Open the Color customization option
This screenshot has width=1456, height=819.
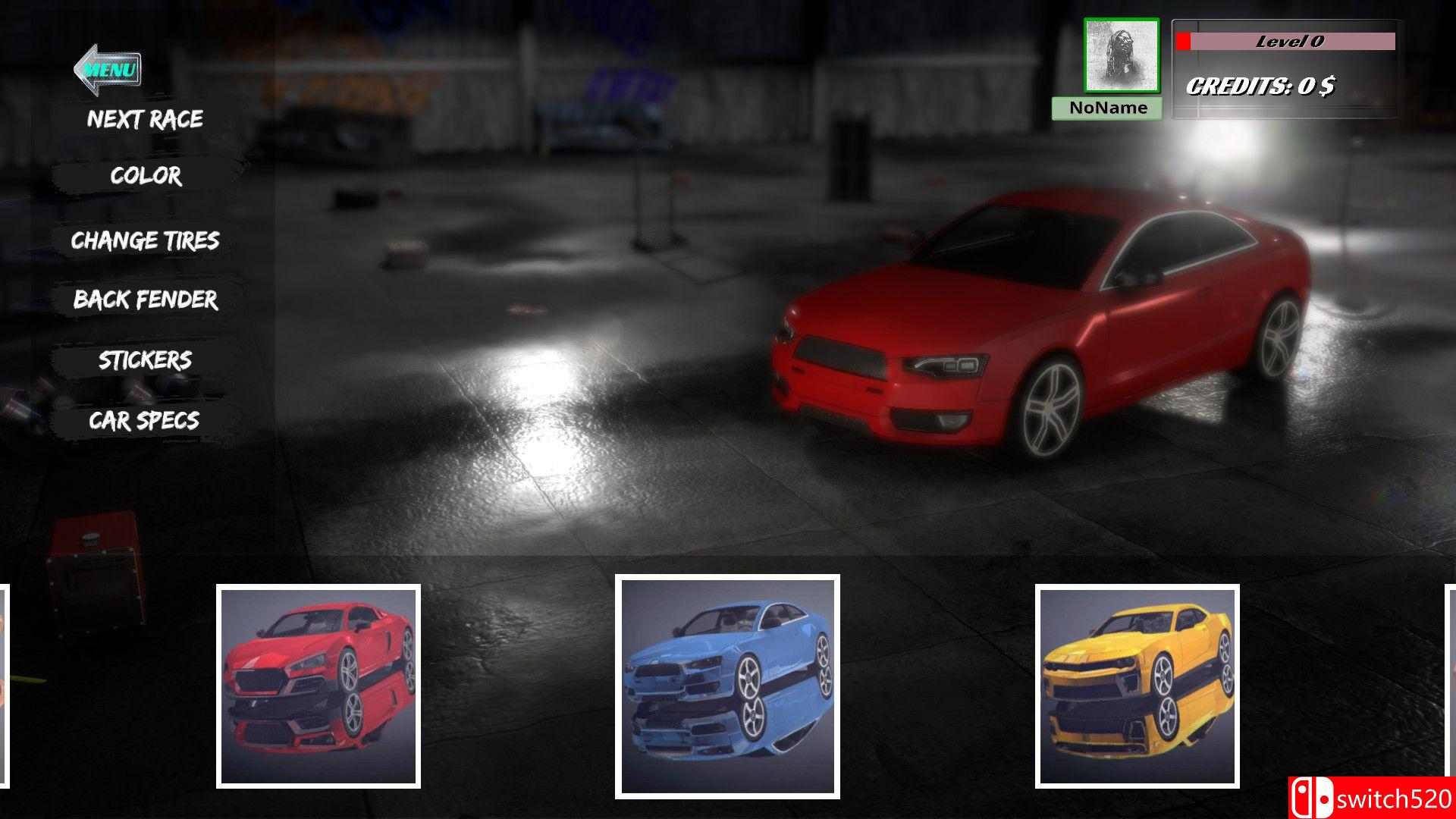(x=144, y=177)
